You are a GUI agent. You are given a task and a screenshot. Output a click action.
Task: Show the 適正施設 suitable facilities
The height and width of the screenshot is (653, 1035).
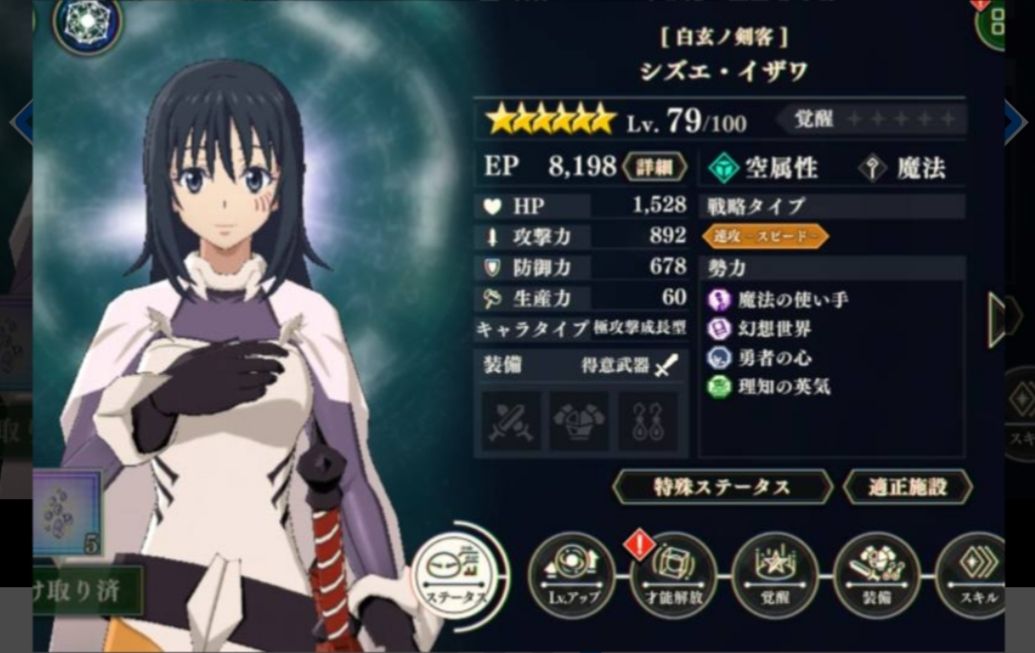click(907, 487)
